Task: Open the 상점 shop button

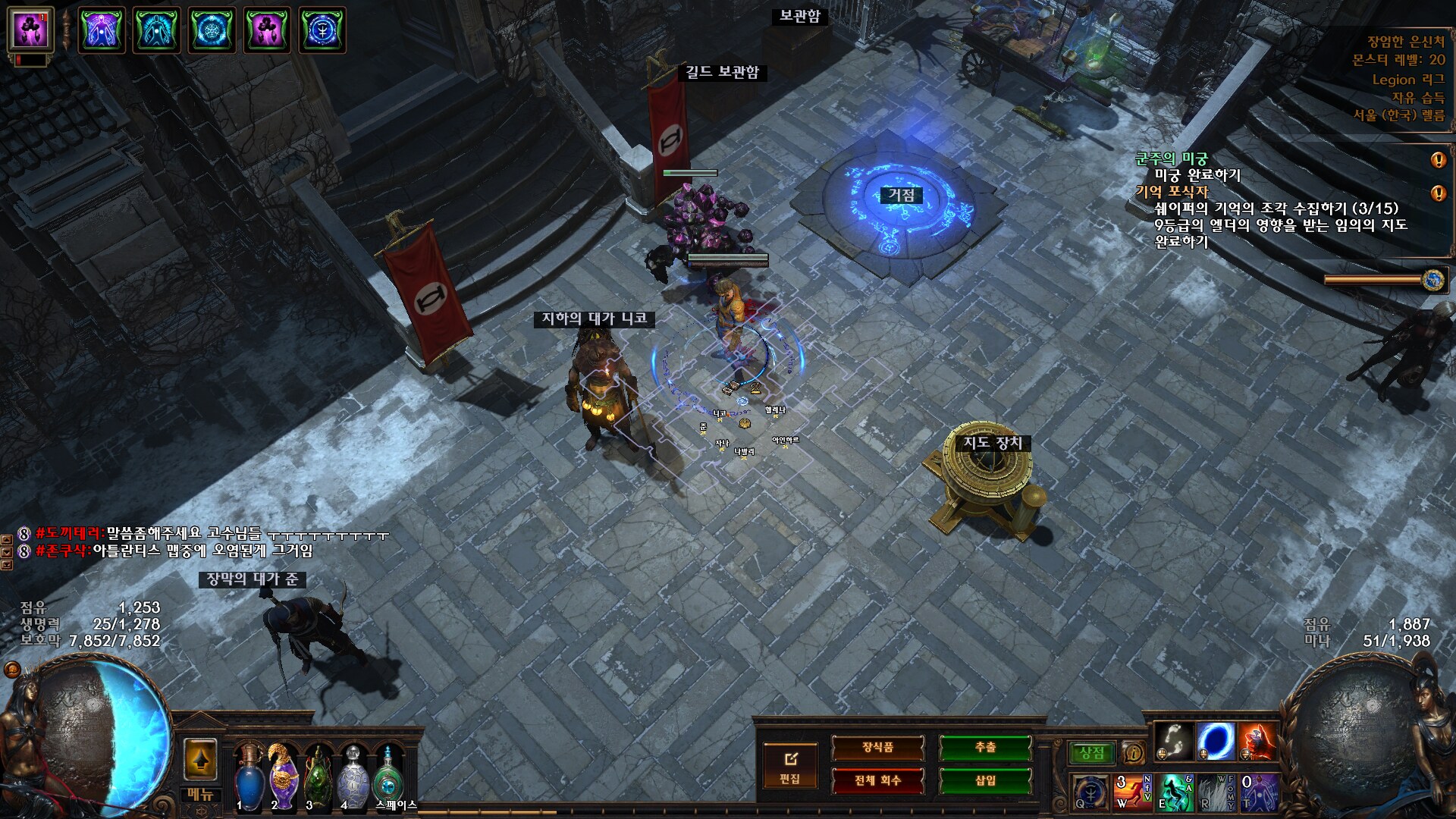Action: (x=1092, y=753)
